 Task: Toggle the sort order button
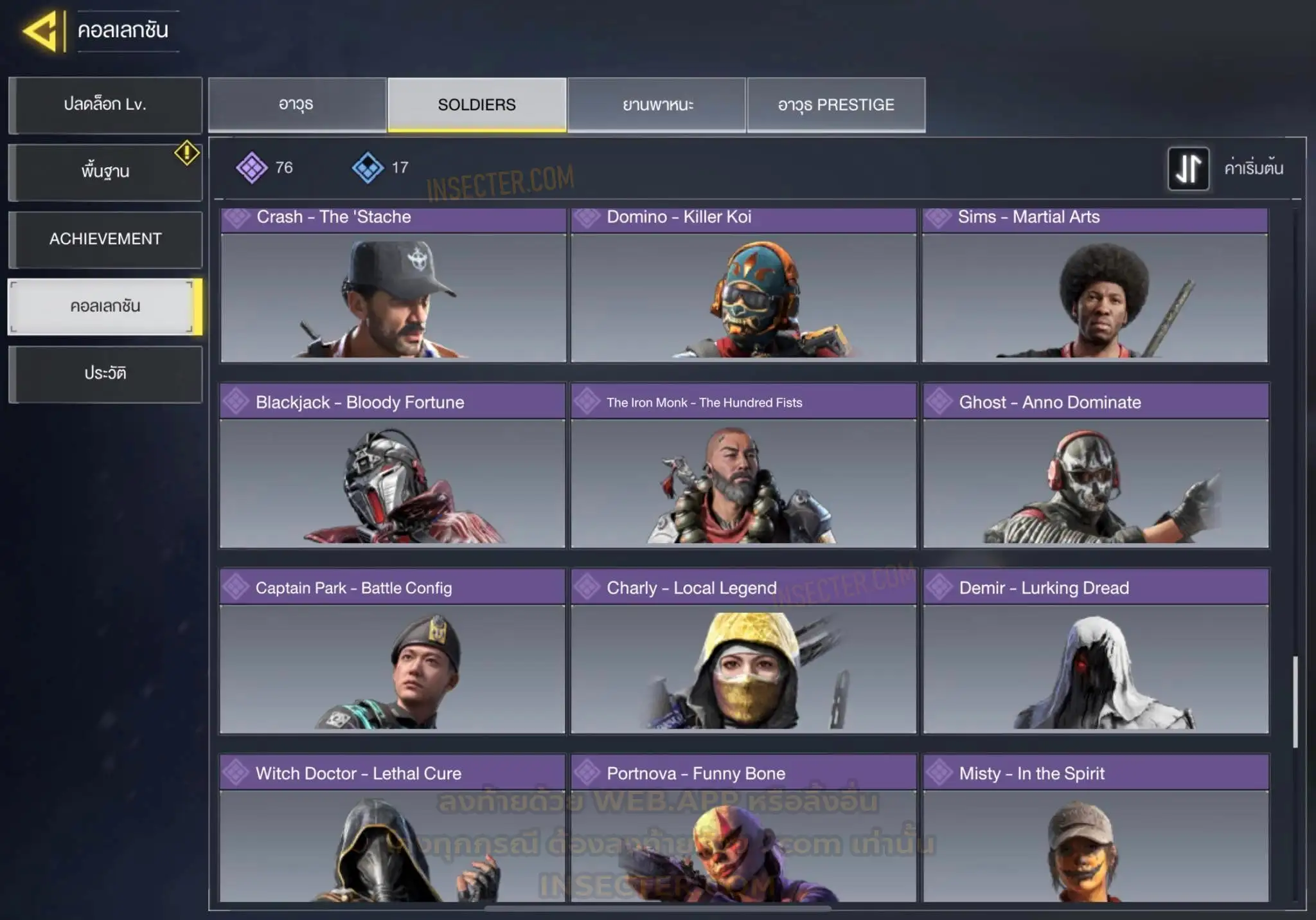click(x=1188, y=168)
